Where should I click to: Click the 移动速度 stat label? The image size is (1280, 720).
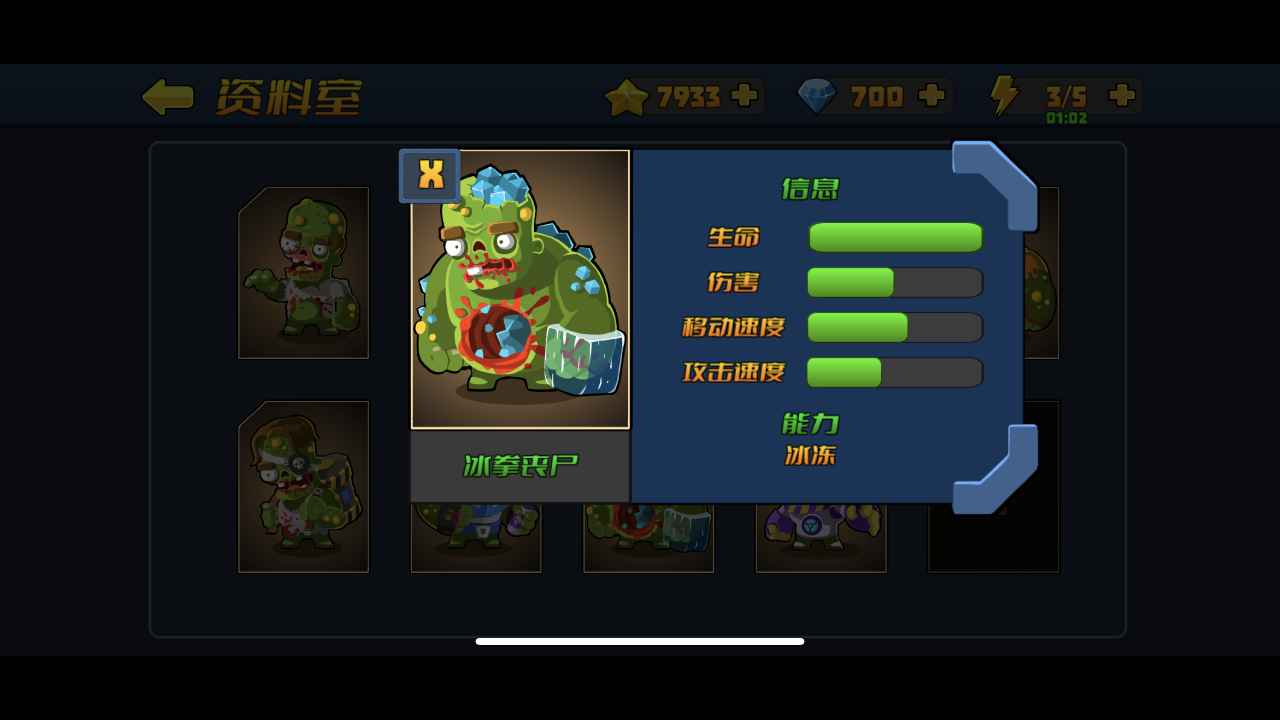click(733, 327)
